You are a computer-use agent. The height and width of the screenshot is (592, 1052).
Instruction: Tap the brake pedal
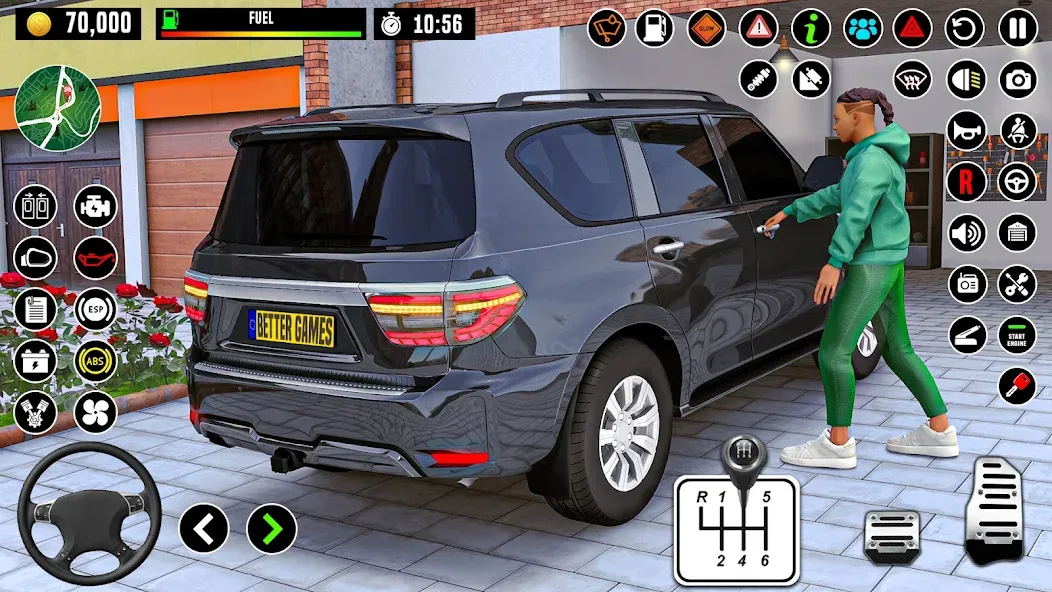click(x=892, y=534)
